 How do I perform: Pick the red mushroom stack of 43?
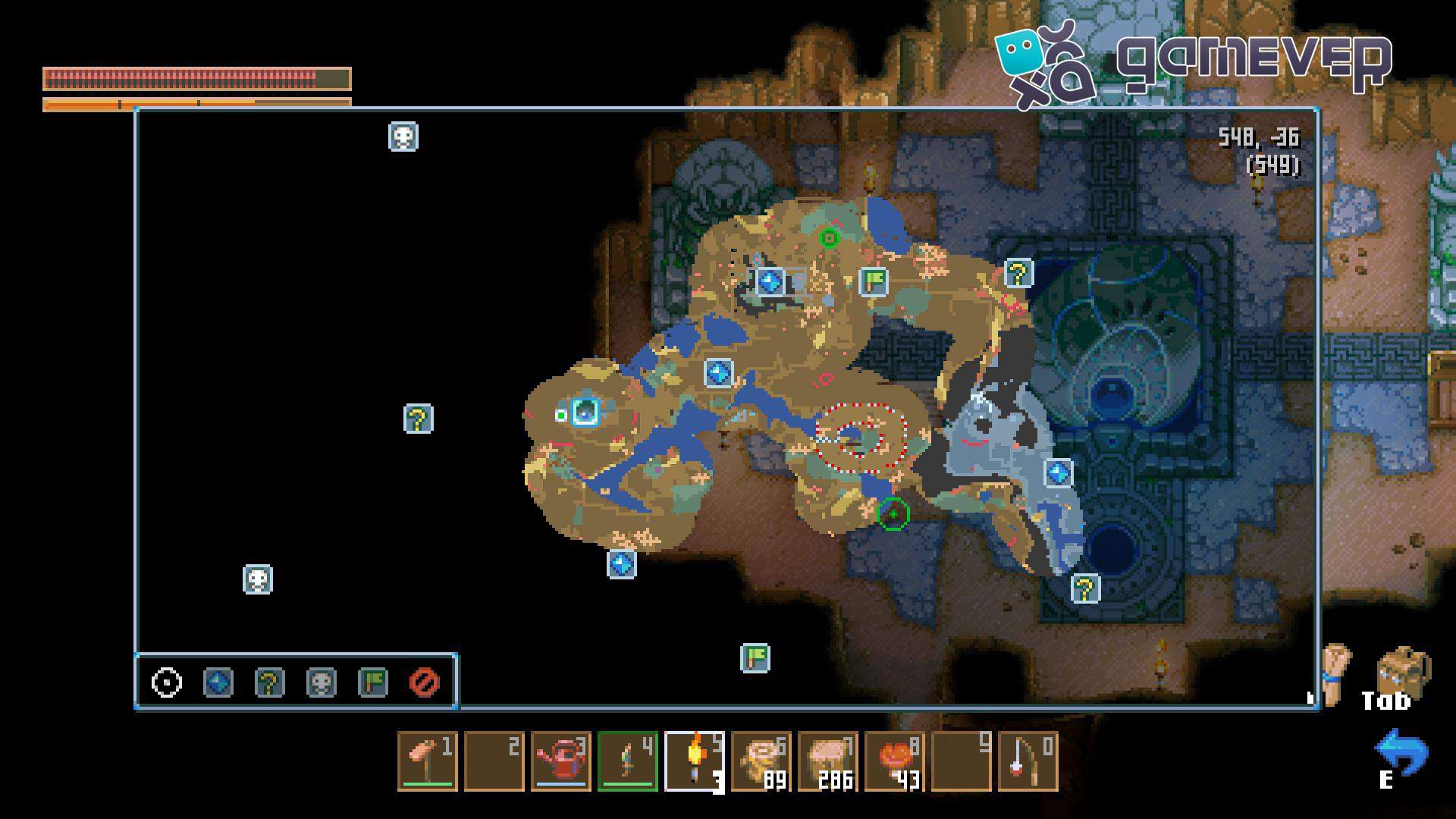[895, 761]
